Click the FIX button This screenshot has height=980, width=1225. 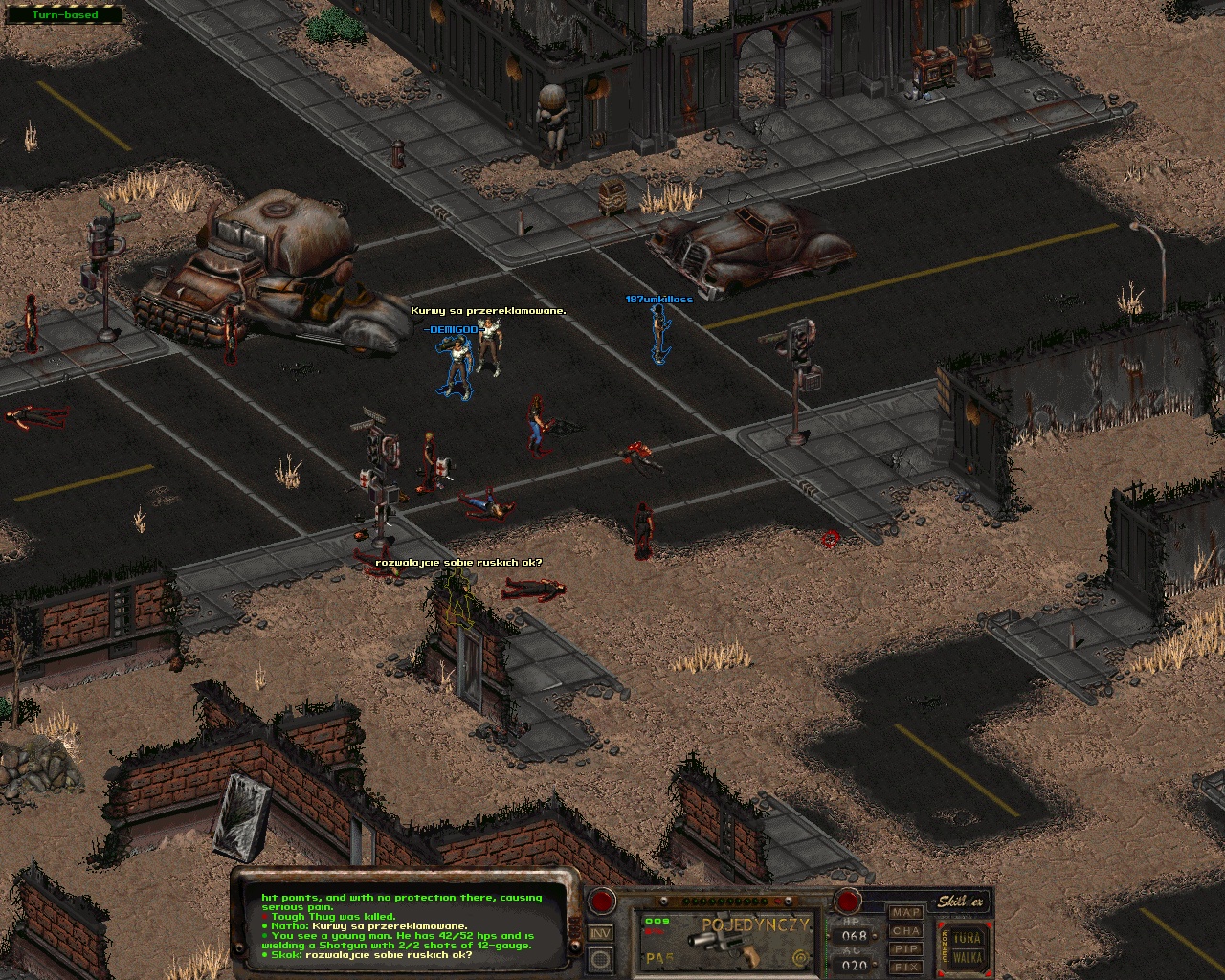point(905,967)
